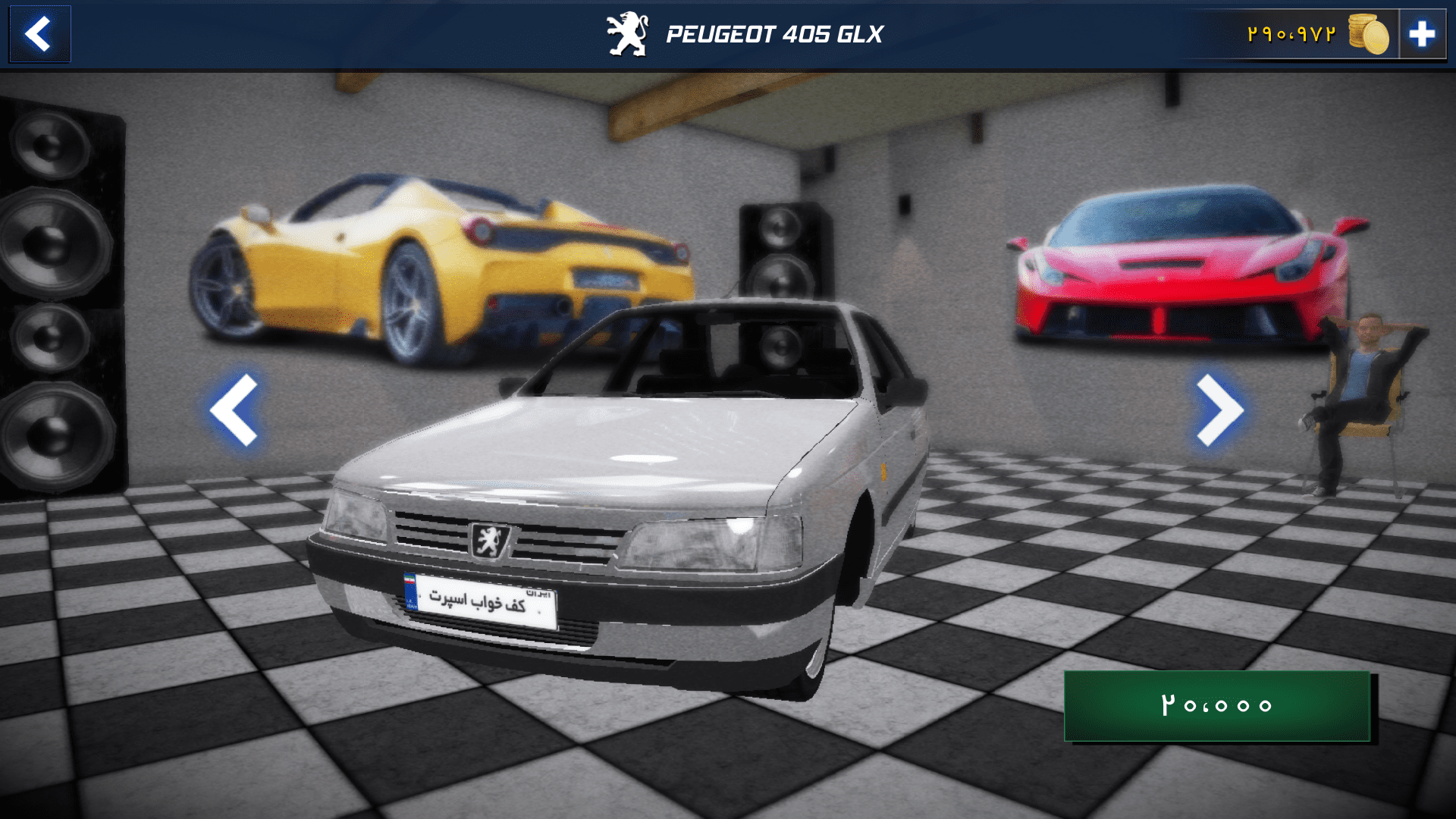The image size is (1456, 819).
Task: Browse to the next car
Action: [1219, 410]
